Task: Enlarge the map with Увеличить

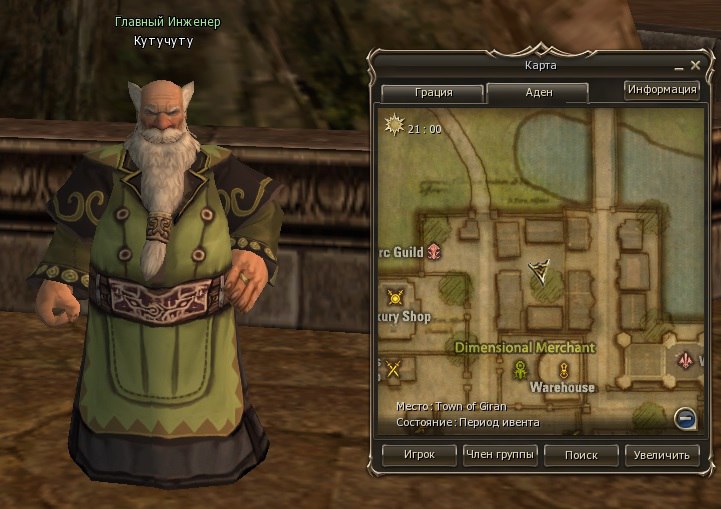Action: point(662,455)
